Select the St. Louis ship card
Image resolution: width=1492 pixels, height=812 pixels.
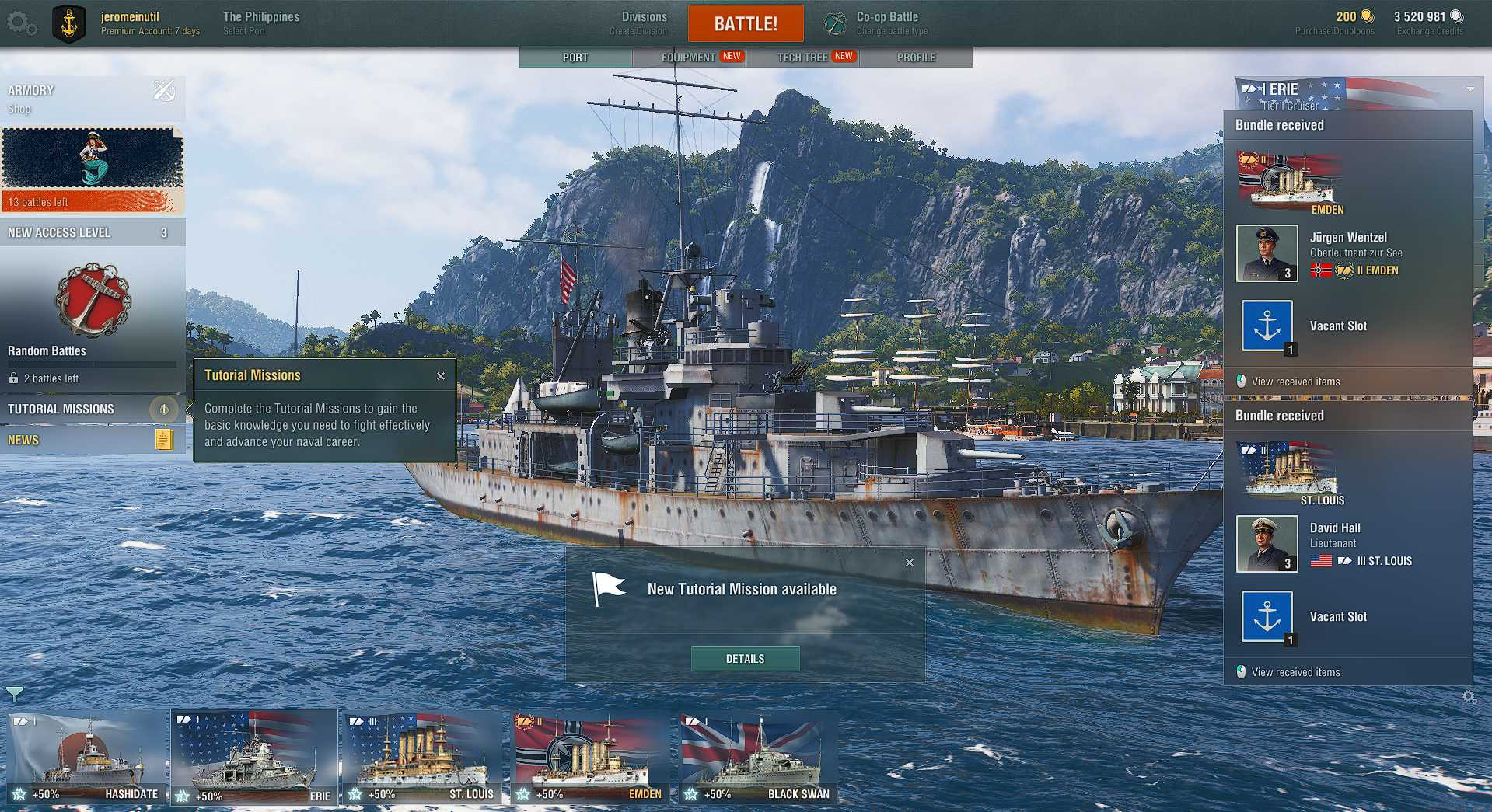(422, 758)
